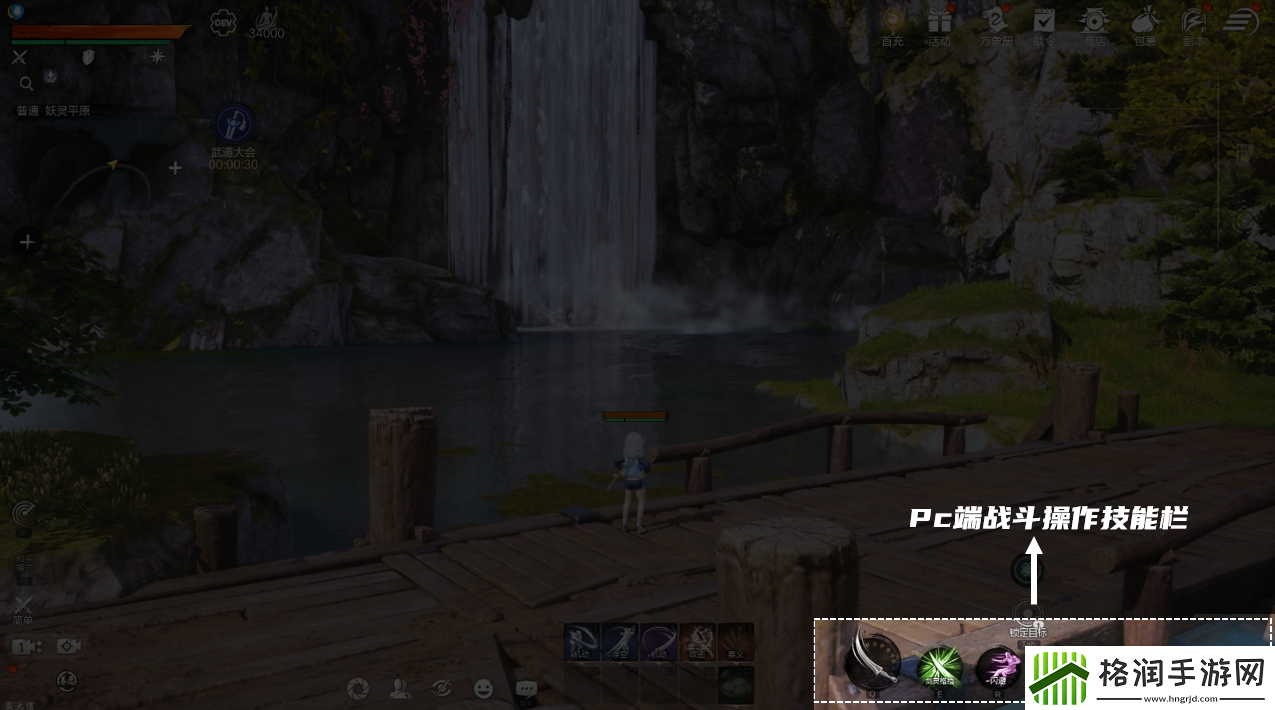Click the magnifier search icon

coord(26,83)
